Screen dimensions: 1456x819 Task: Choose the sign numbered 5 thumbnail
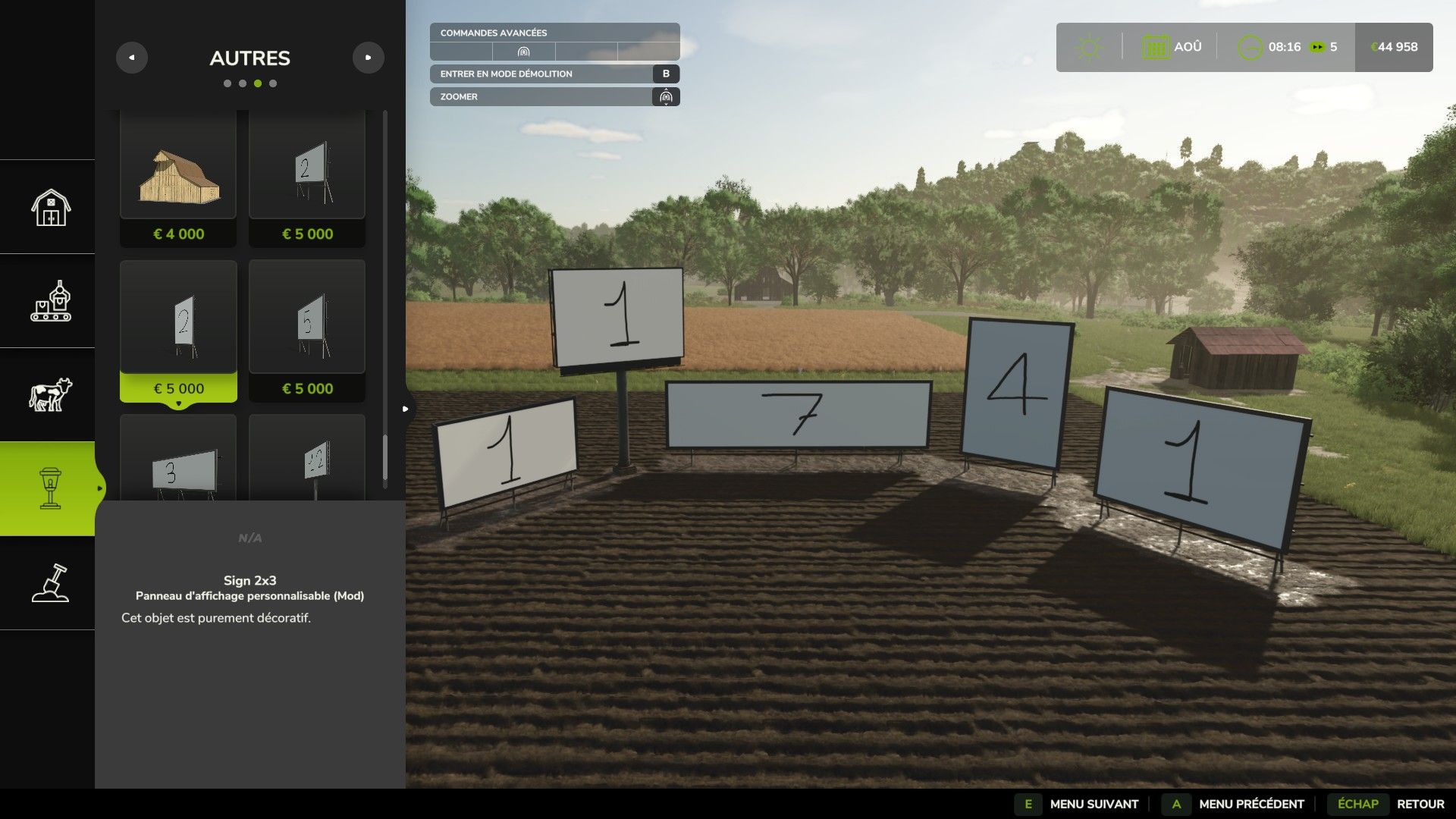307,330
